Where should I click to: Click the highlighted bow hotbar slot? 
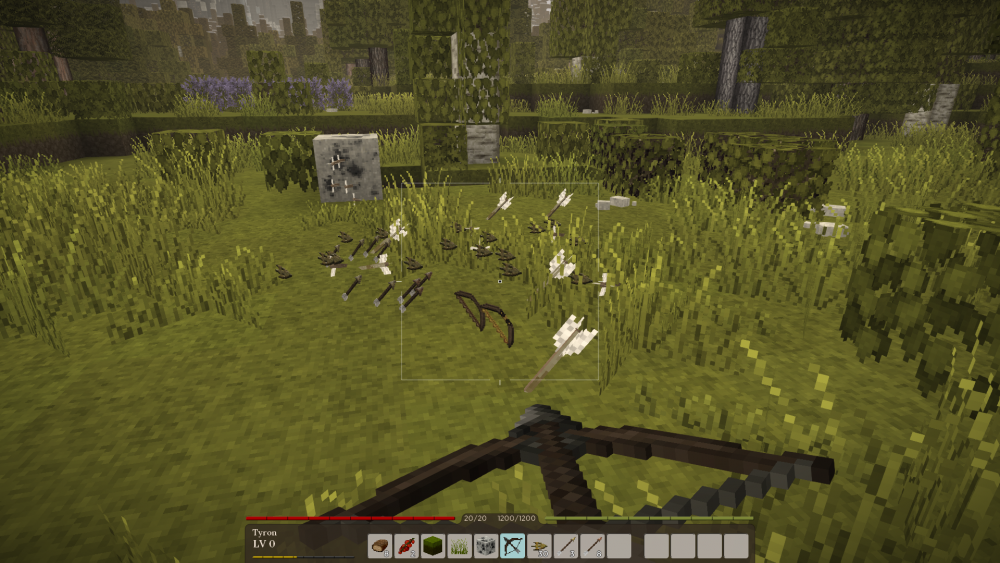tap(513, 546)
